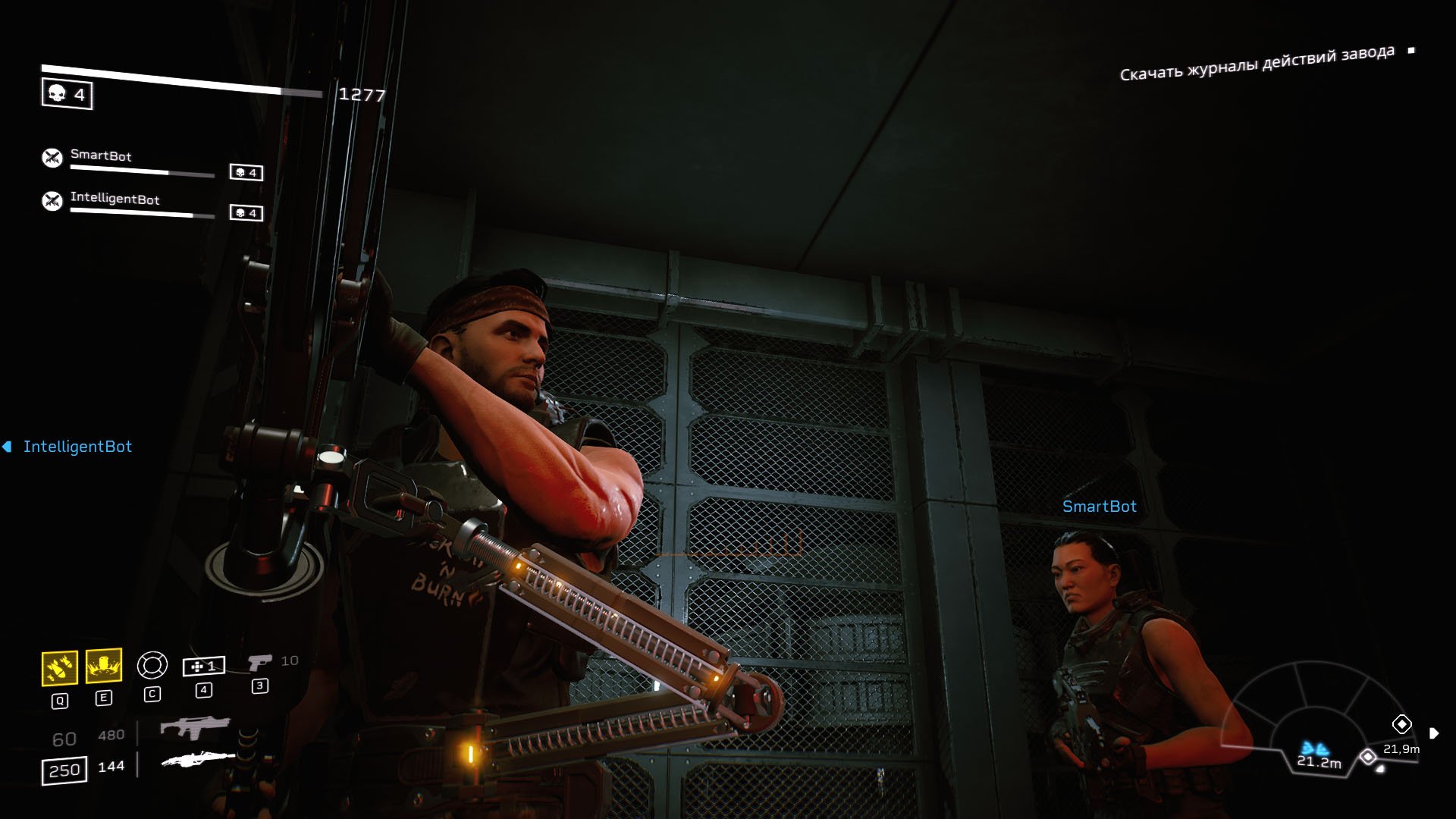Use the first aid kit slot
Viewport: 1456px width, 819px height.
point(203,667)
